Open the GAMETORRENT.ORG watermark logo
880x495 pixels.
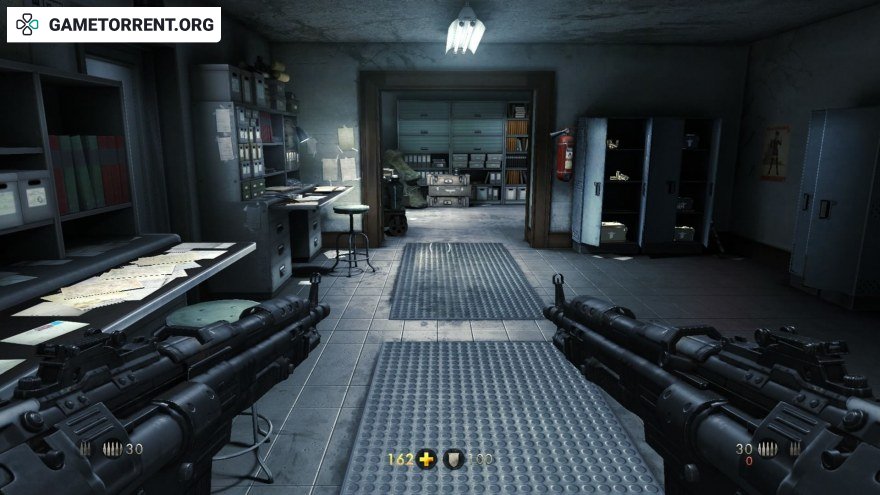click(114, 24)
